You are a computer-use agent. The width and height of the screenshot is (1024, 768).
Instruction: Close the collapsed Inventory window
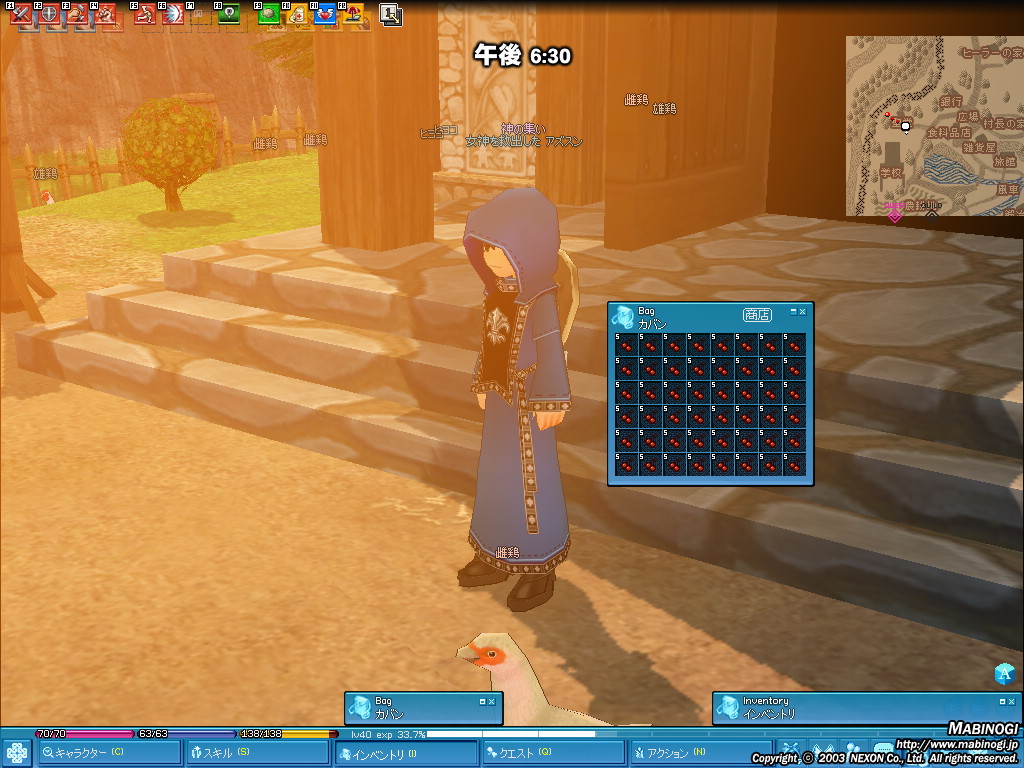(x=1011, y=701)
